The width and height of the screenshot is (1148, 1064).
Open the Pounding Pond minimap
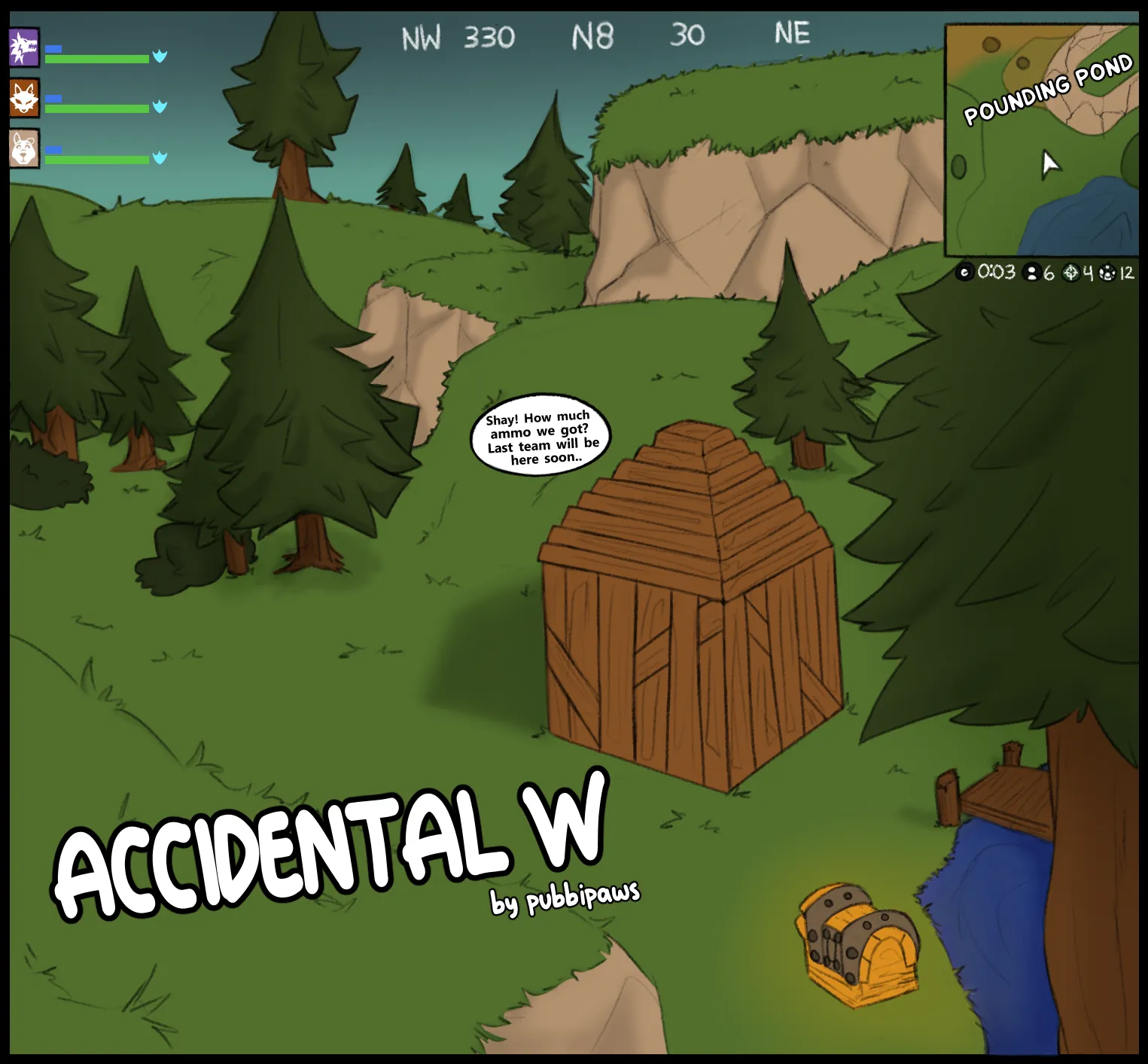(1042, 141)
